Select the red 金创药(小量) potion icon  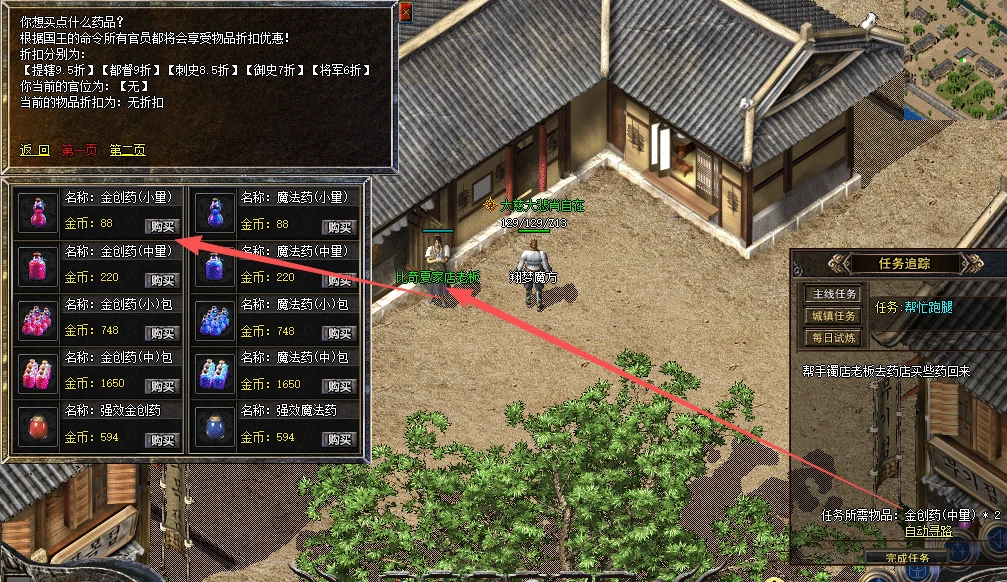38,212
